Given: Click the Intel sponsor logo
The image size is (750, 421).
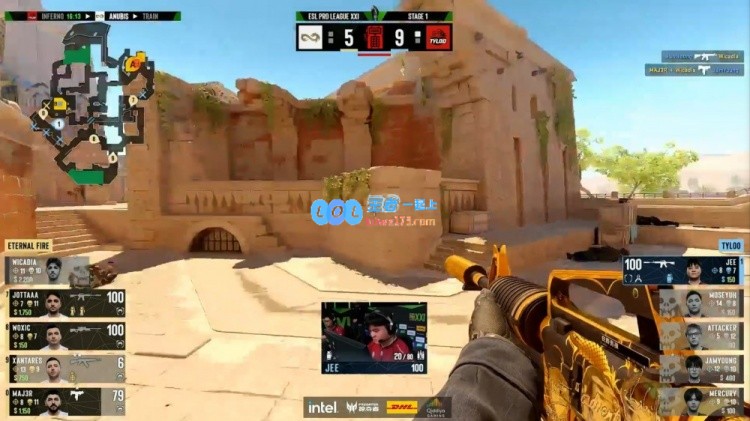Looking at the screenshot, I should point(322,407).
